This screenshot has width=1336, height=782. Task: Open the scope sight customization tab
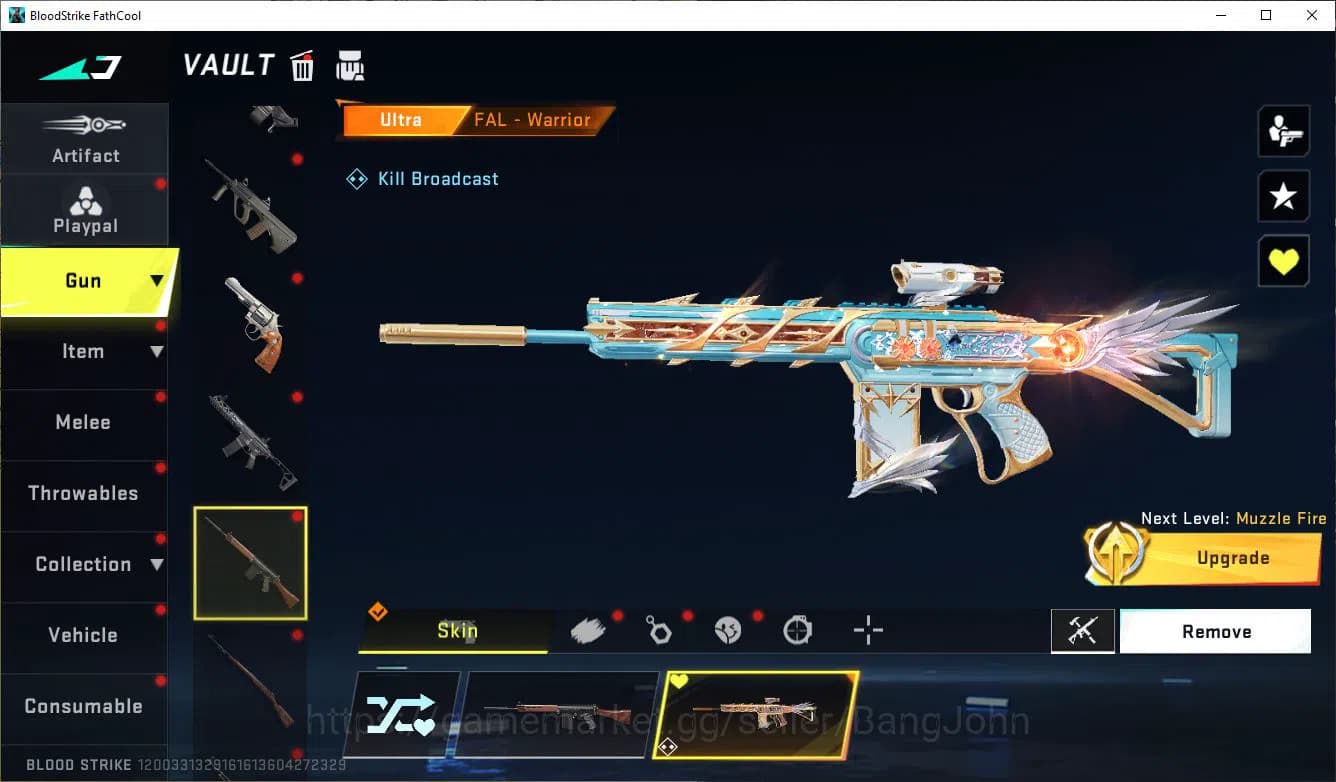(797, 630)
